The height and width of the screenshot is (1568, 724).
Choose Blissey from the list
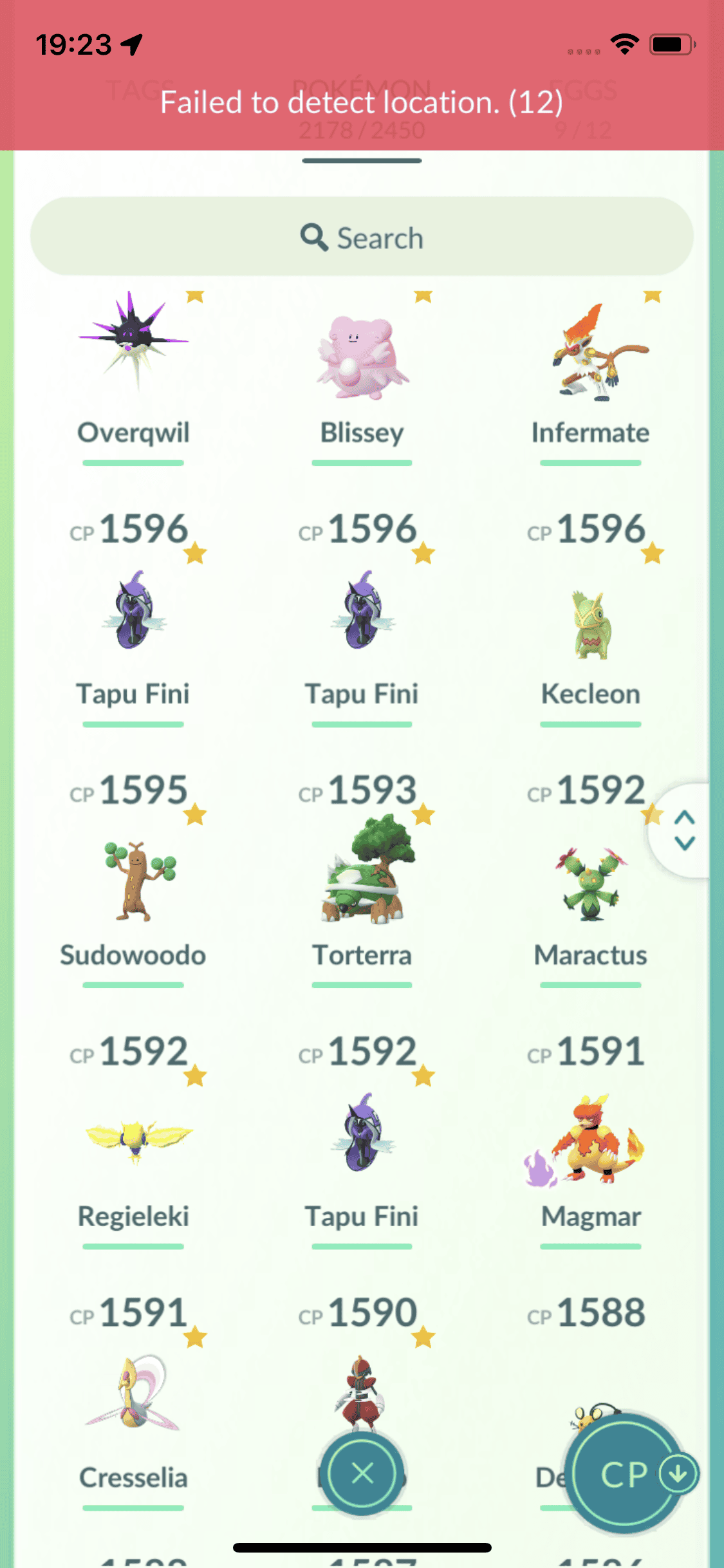click(x=362, y=360)
